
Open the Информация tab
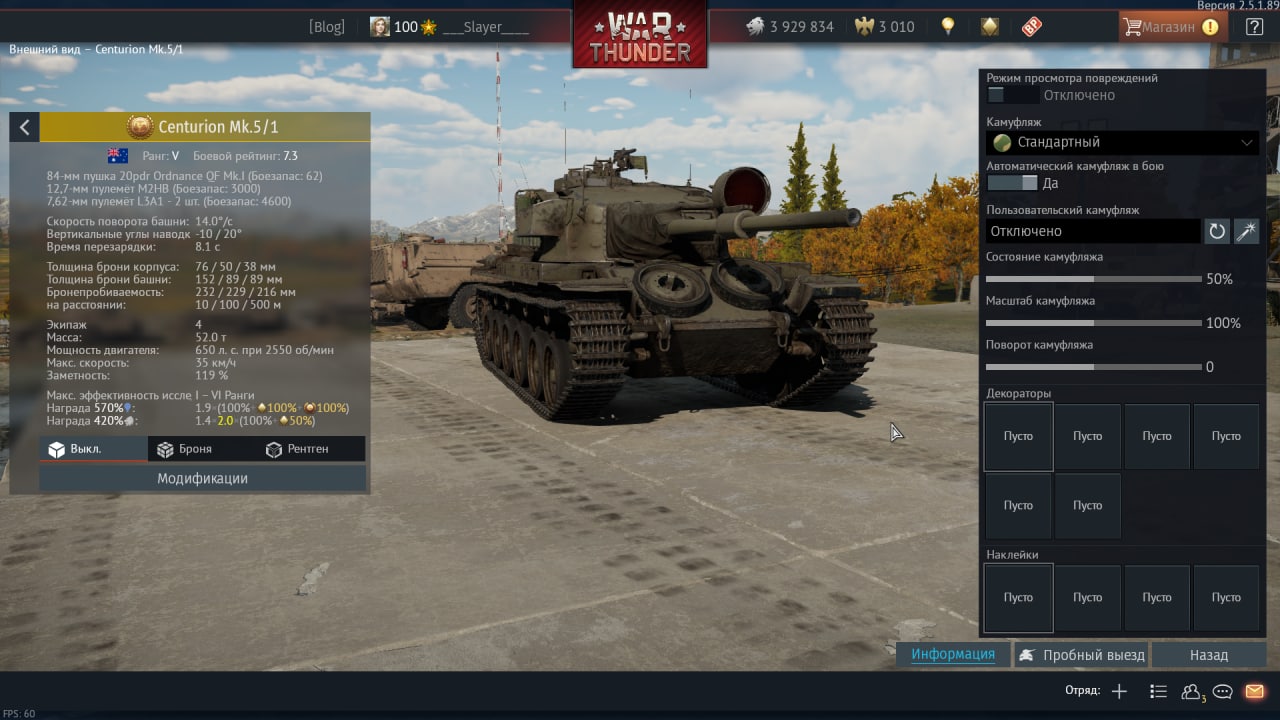tap(953, 654)
